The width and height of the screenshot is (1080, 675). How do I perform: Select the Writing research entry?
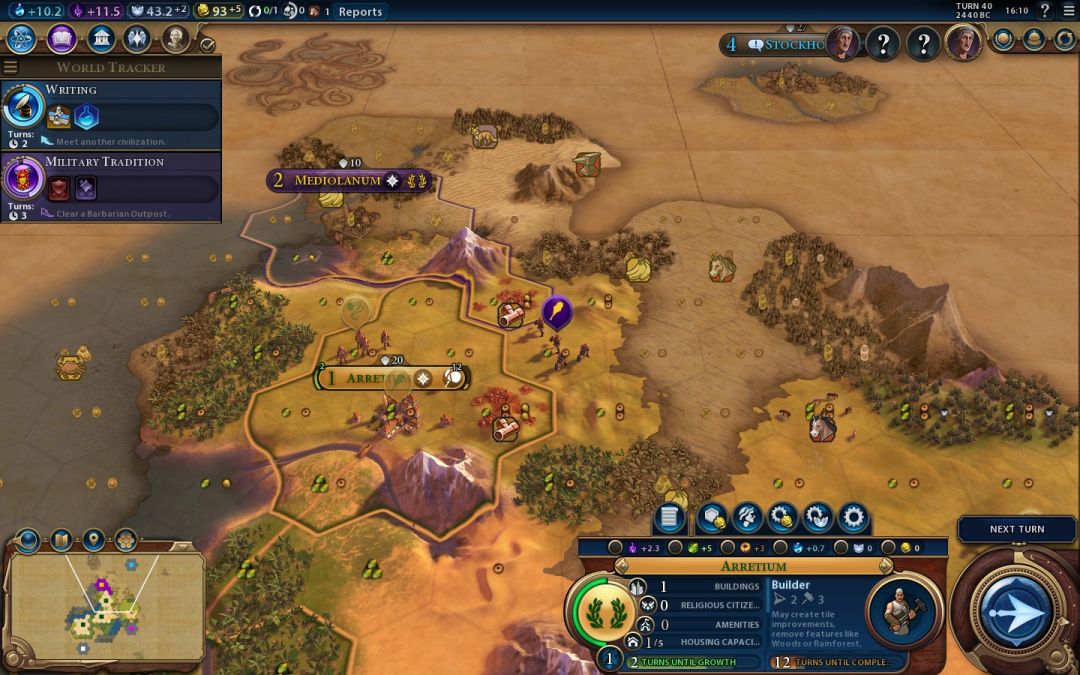(x=110, y=113)
